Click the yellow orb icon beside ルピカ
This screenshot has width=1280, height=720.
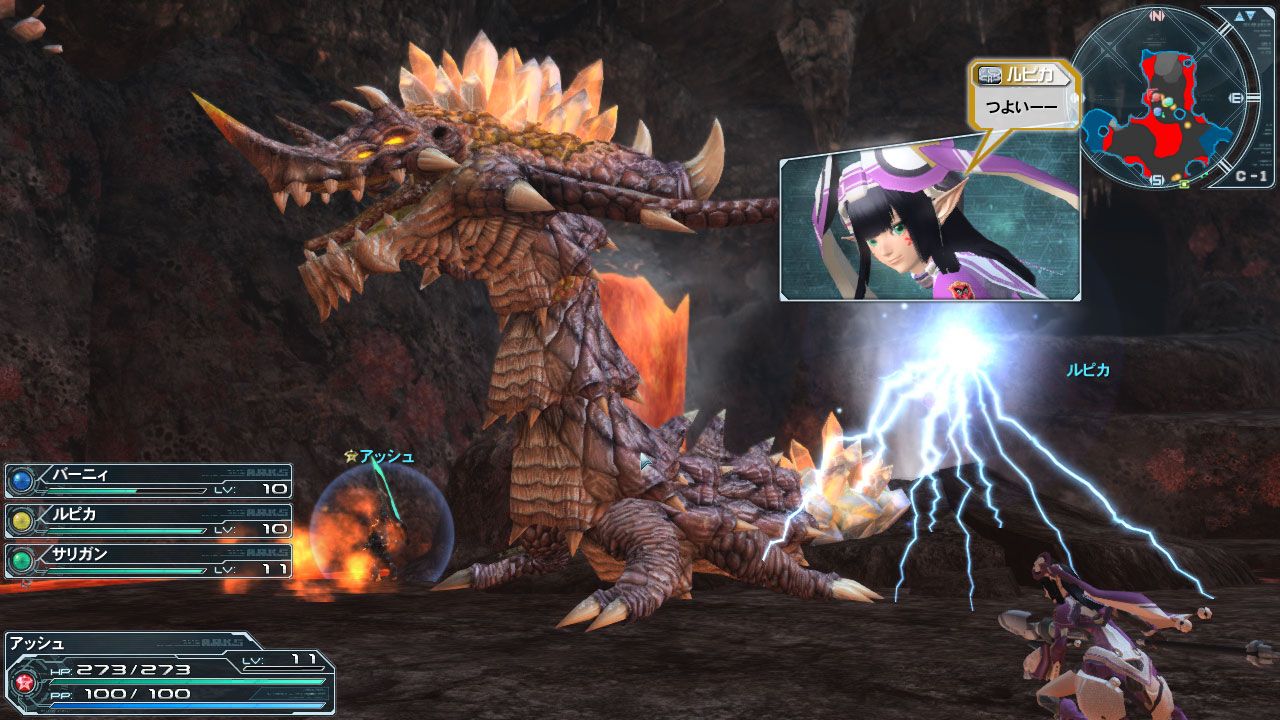tap(22, 522)
